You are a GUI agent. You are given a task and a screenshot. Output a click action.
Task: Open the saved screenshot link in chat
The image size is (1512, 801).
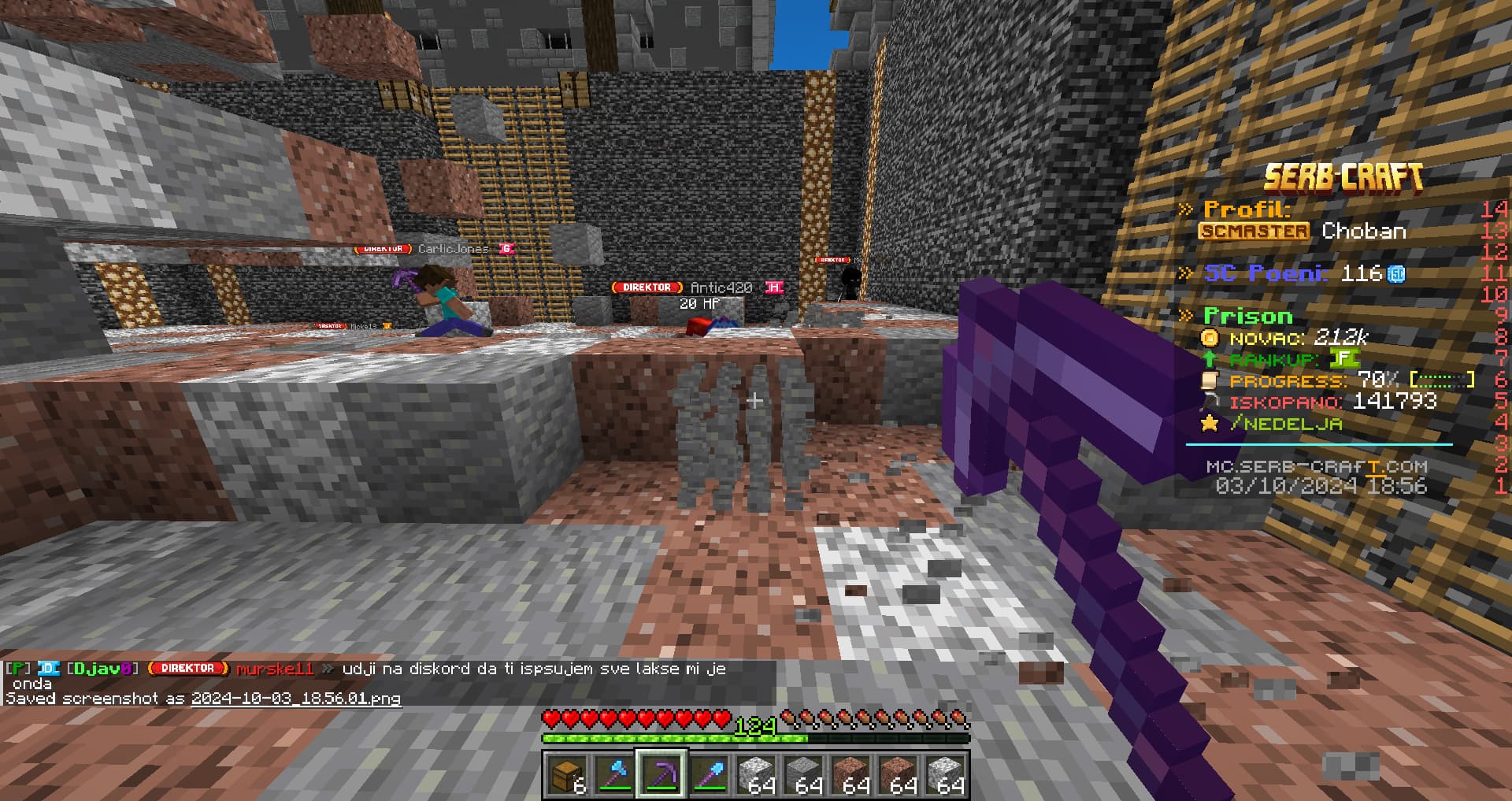pyautogui.click(x=295, y=699)
